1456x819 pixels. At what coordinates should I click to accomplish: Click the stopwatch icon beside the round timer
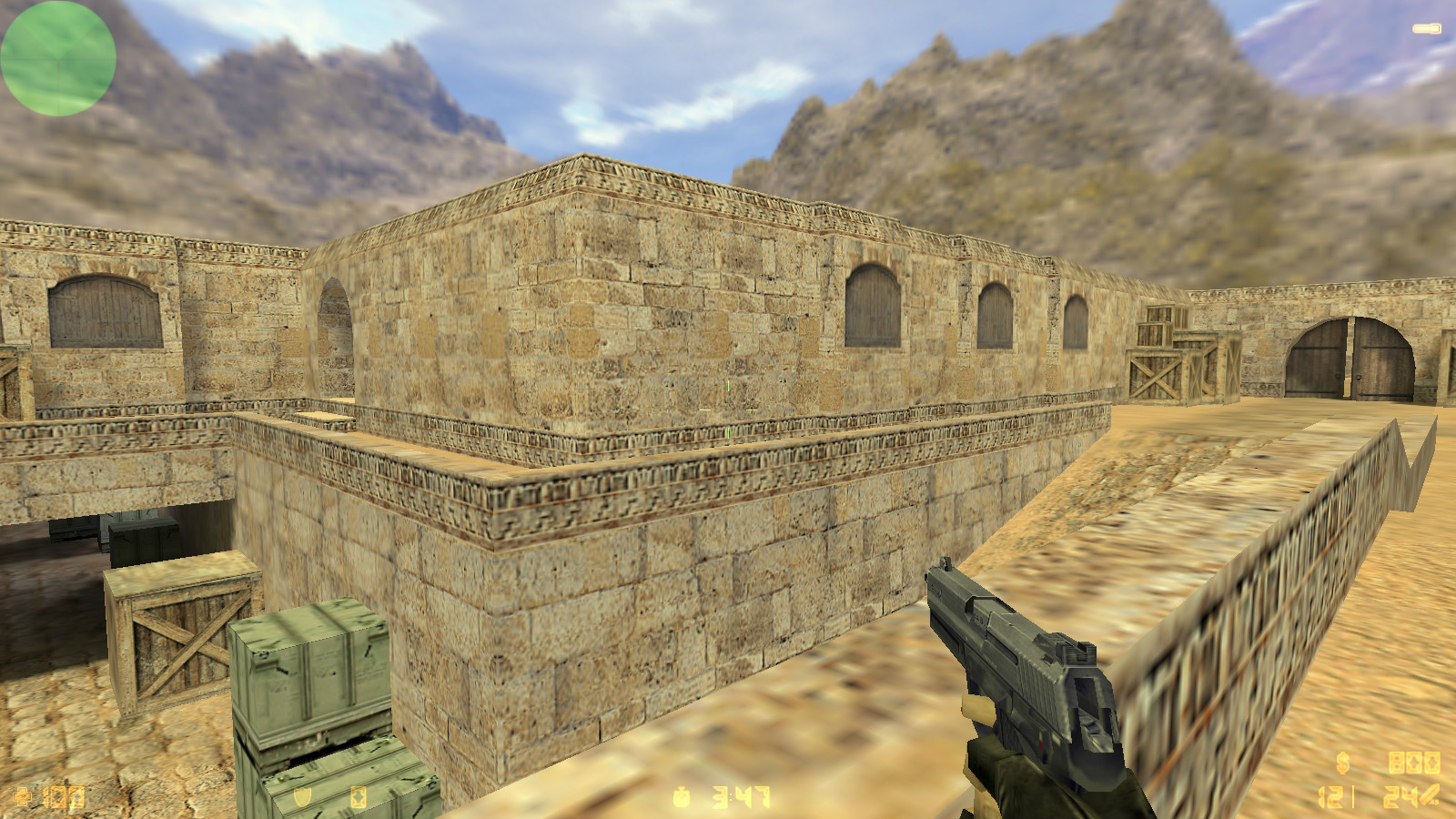(x=681, y=797)
